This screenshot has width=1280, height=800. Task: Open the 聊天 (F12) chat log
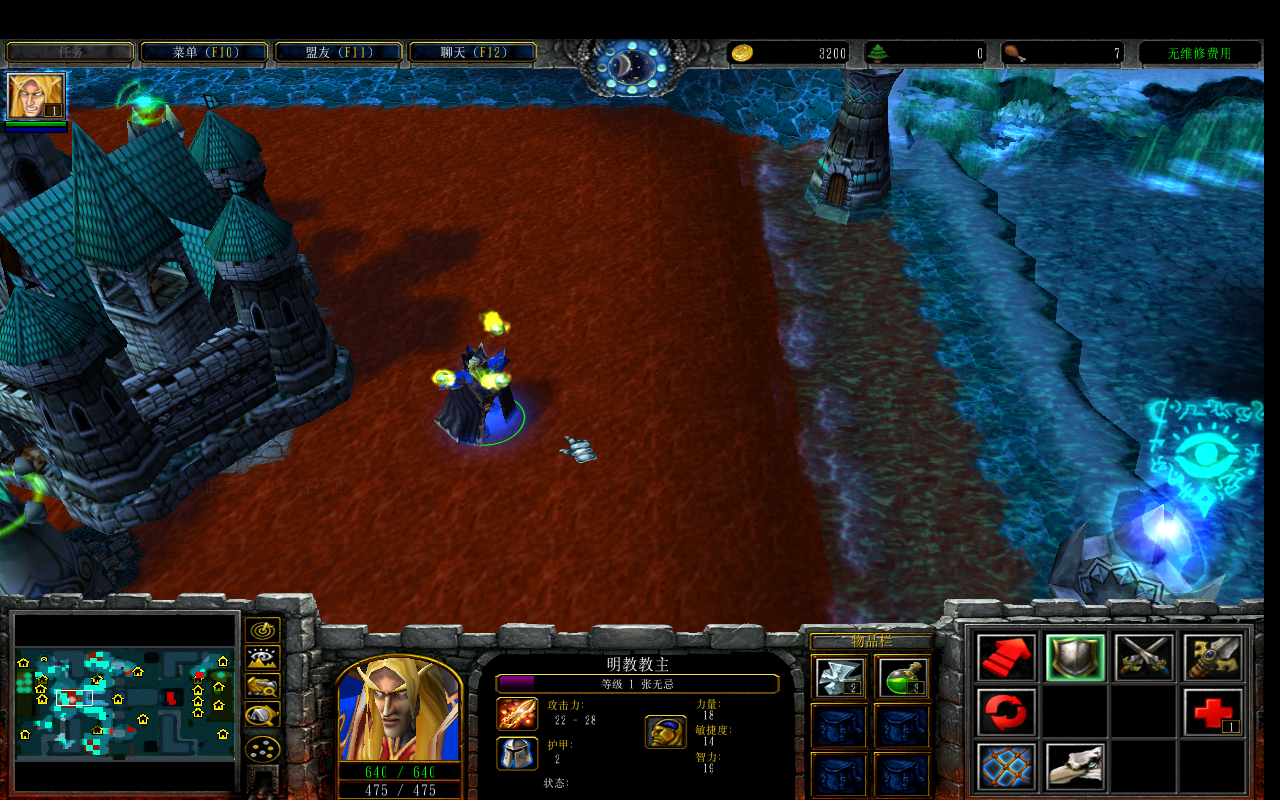472,52
